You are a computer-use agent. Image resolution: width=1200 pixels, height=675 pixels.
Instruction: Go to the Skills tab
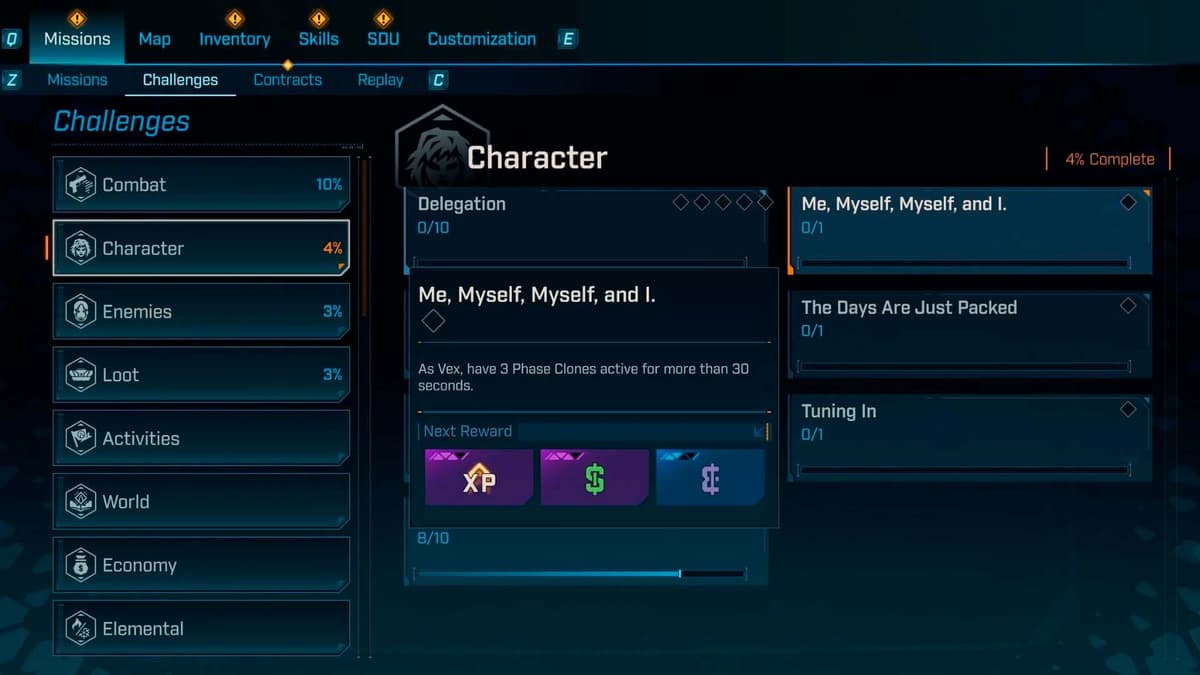click(318, 39)
